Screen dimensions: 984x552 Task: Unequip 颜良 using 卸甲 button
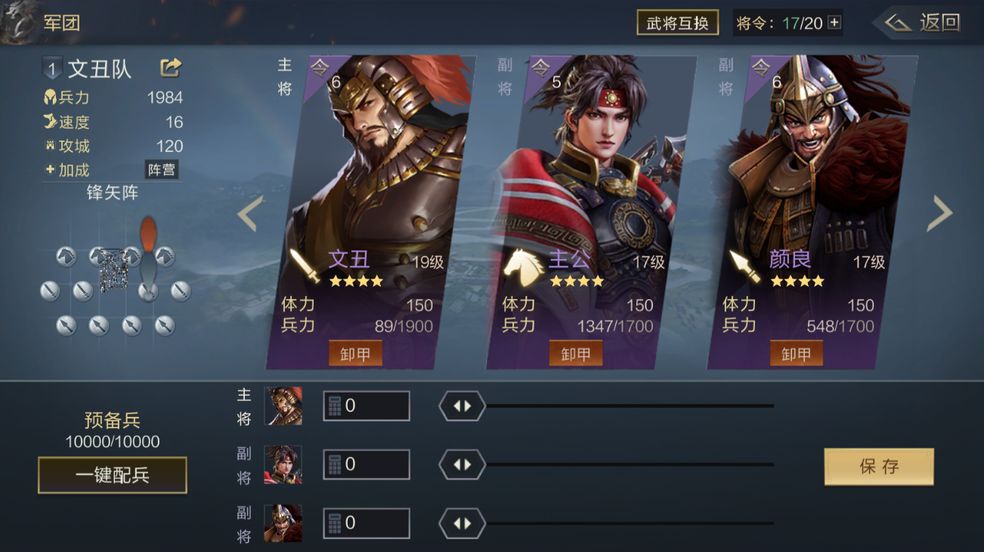point(796,354)
